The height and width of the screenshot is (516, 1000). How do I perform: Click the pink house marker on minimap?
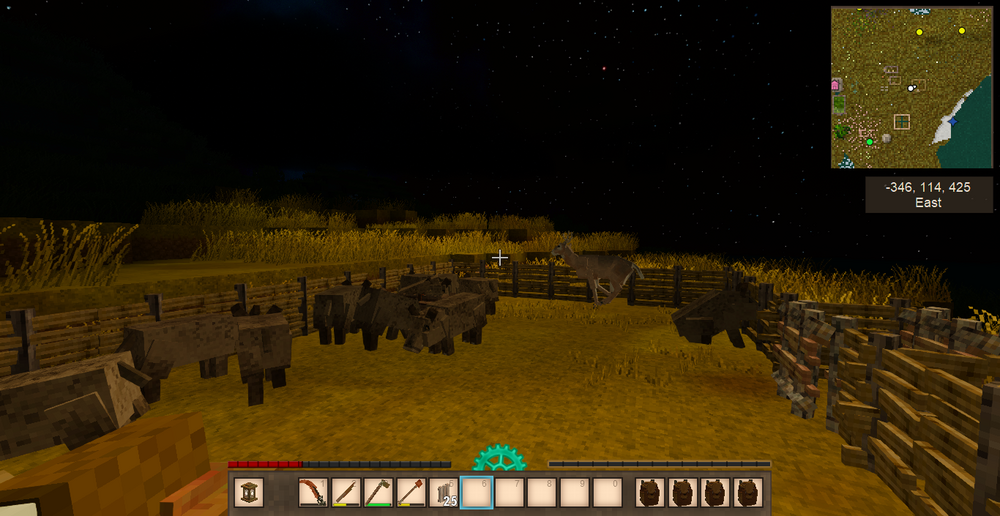pyautogui.click(x=836, y=87)
